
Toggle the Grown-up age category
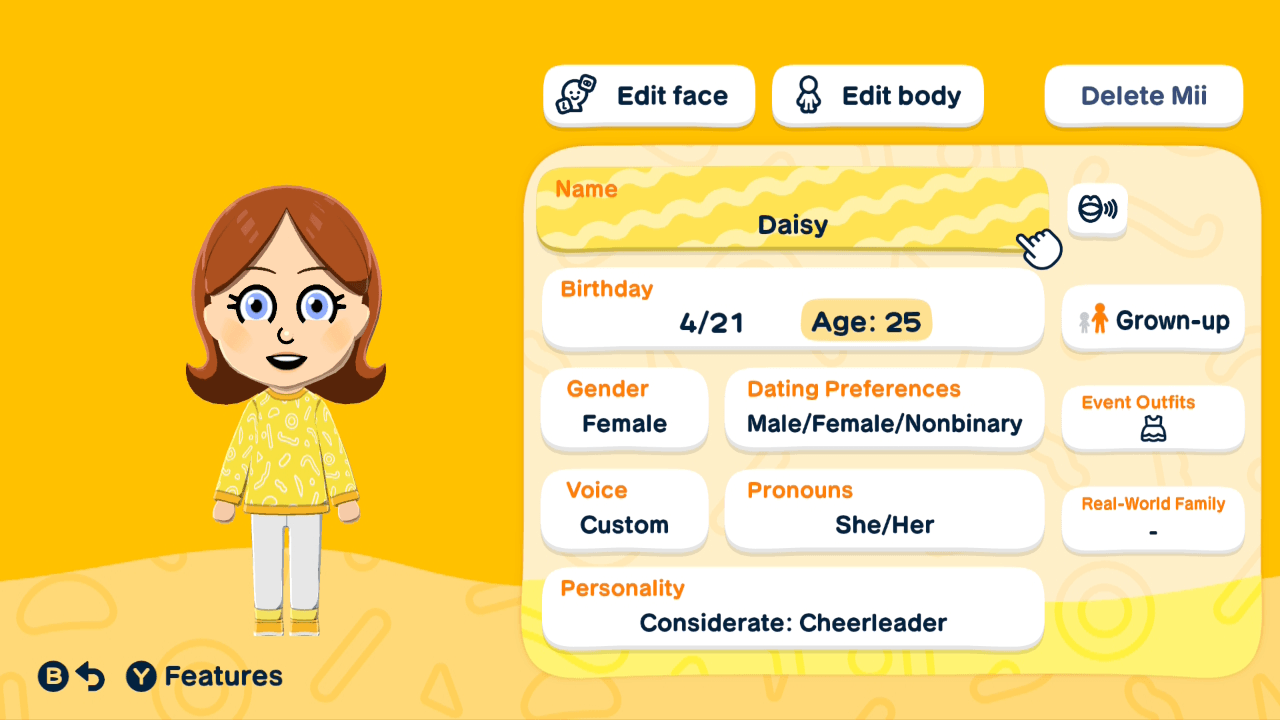(x=1152, y=319)
